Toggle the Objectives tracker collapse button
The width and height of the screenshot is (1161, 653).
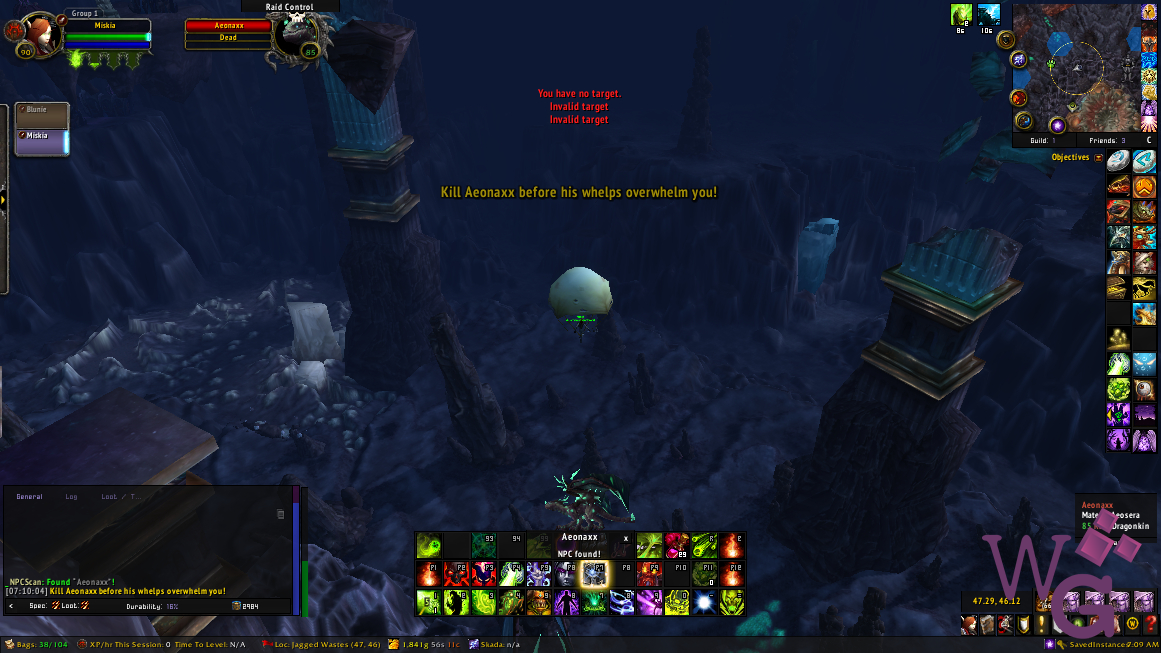coord(1099,158)
